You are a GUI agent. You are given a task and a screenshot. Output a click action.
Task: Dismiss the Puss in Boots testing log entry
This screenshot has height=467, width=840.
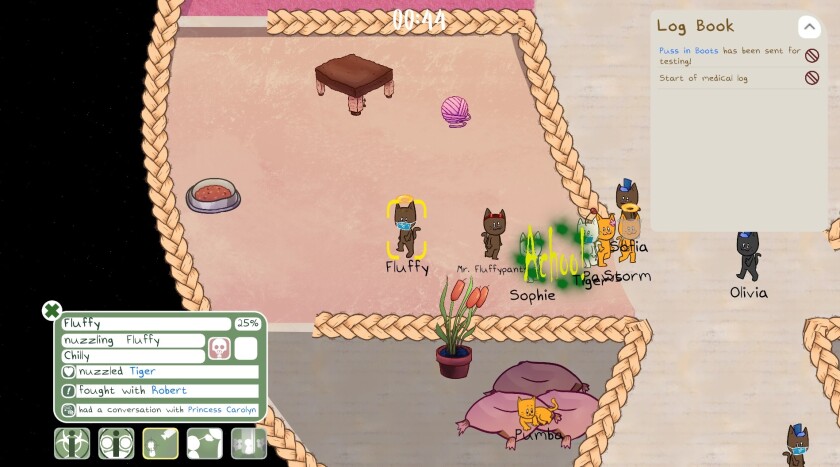coord(812,56)
